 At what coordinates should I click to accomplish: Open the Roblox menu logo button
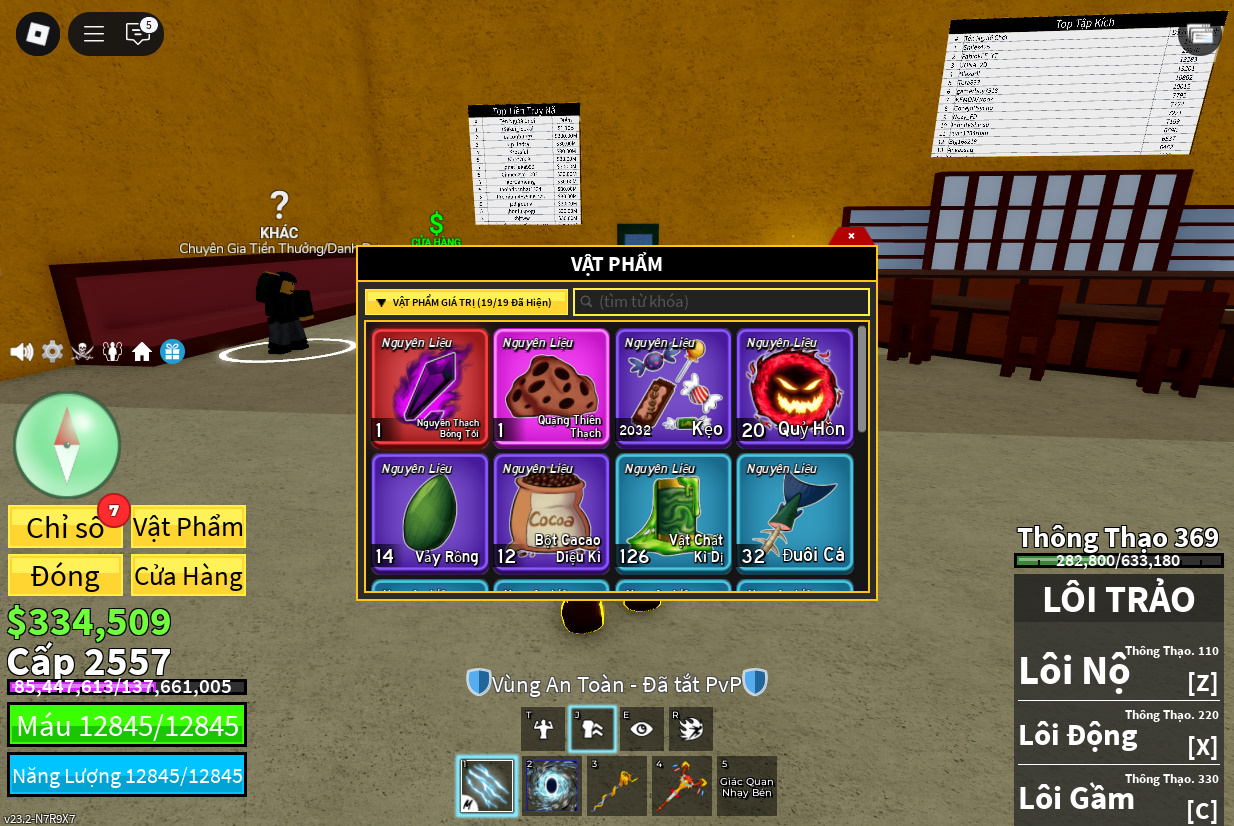click(x=38, y=34)
